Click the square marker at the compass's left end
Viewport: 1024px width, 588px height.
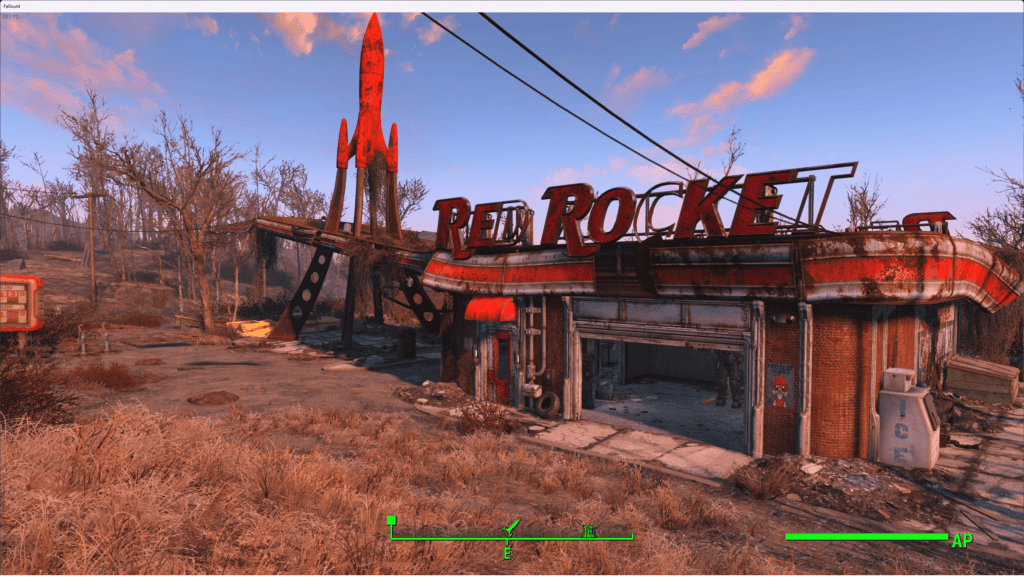[x=392, y=520]
